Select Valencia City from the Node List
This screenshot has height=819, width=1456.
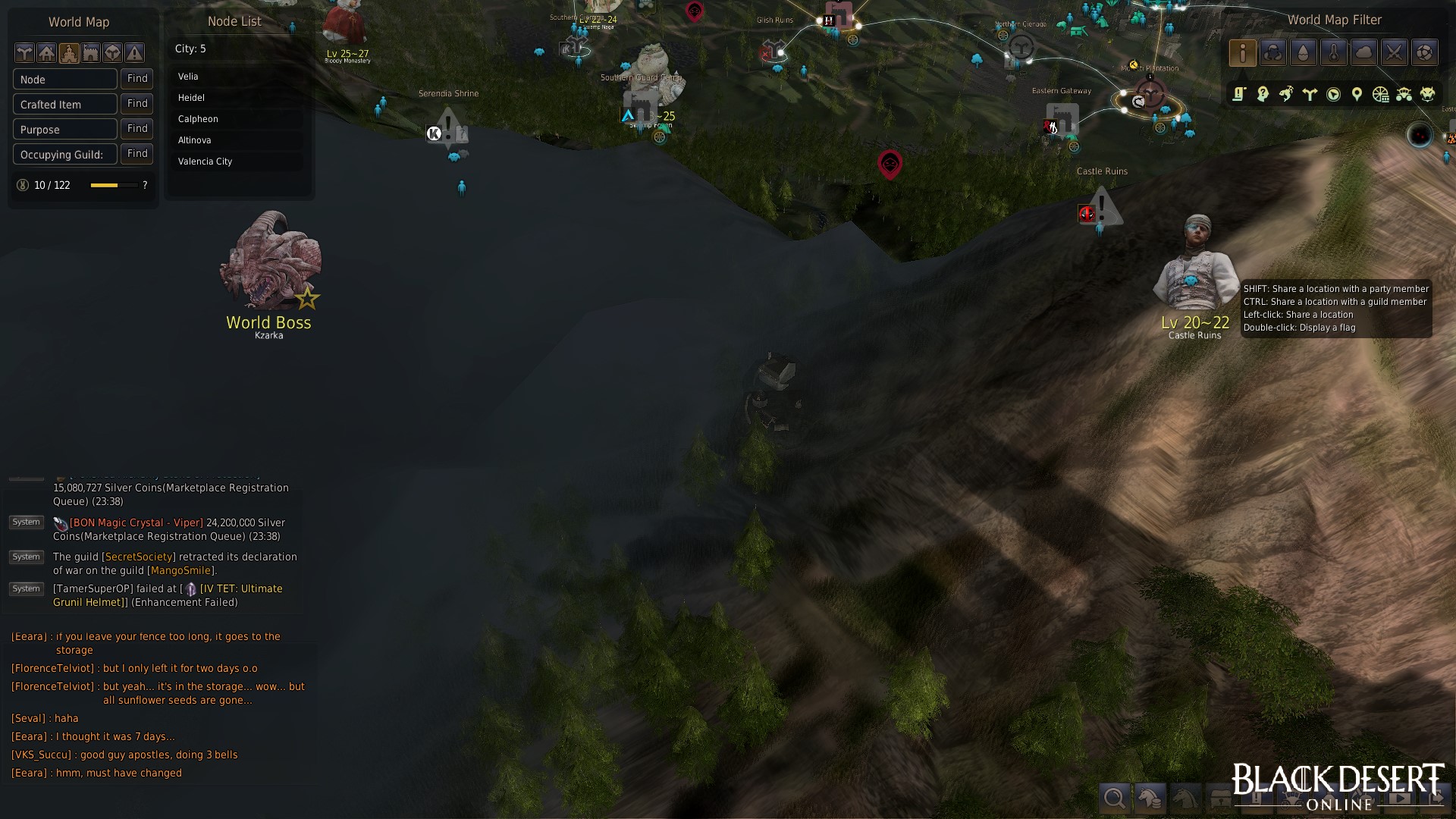[x=205, y=161]
